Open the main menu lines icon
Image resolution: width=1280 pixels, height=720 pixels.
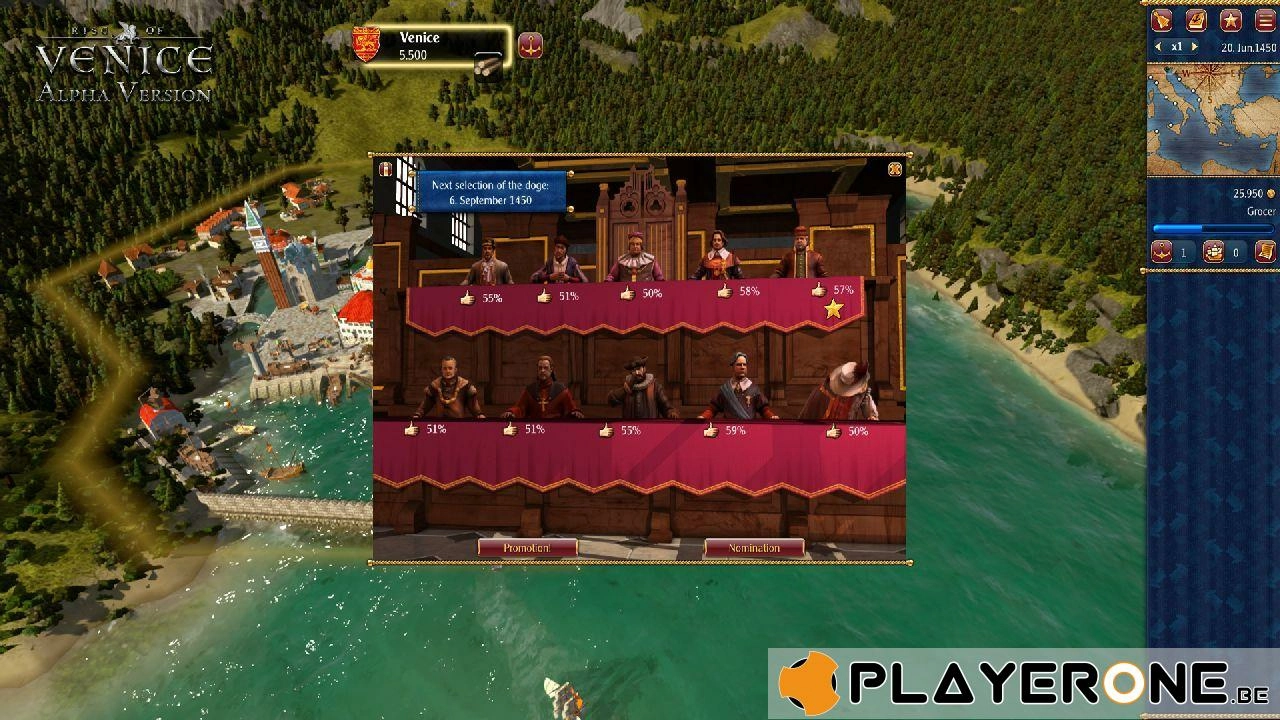tap(1265, 20)
